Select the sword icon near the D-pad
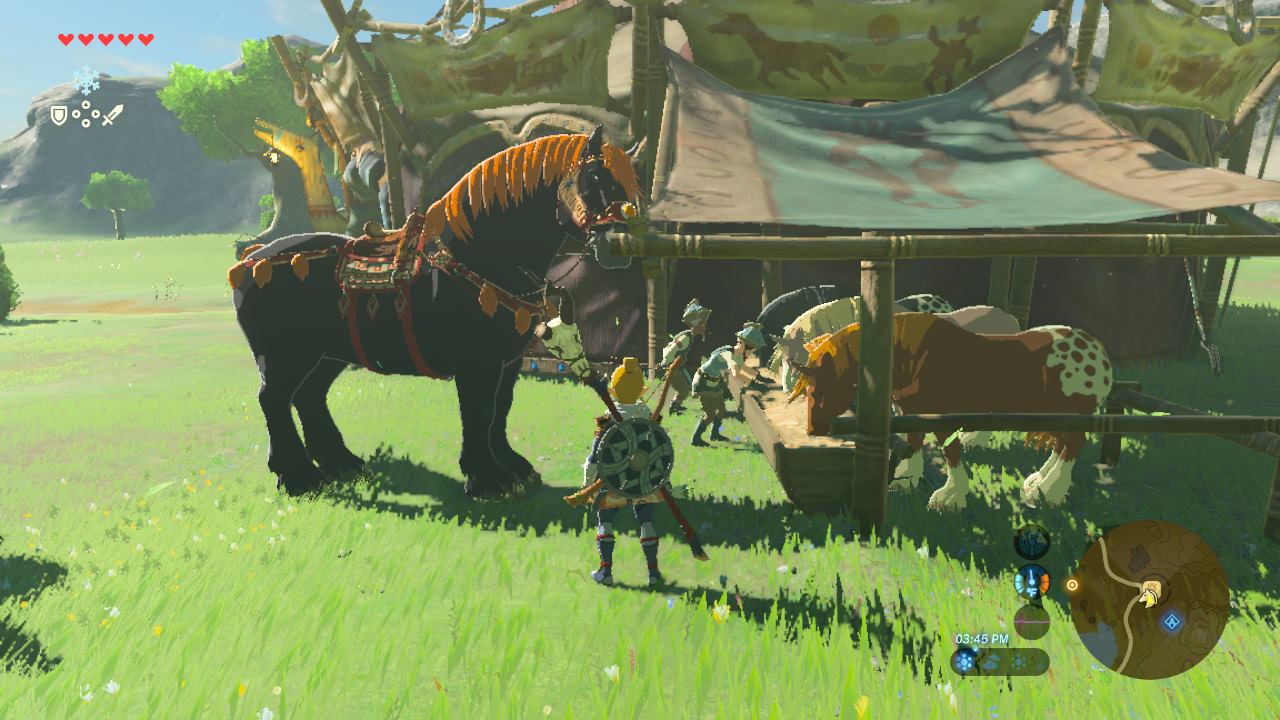 tap(113, 114)
